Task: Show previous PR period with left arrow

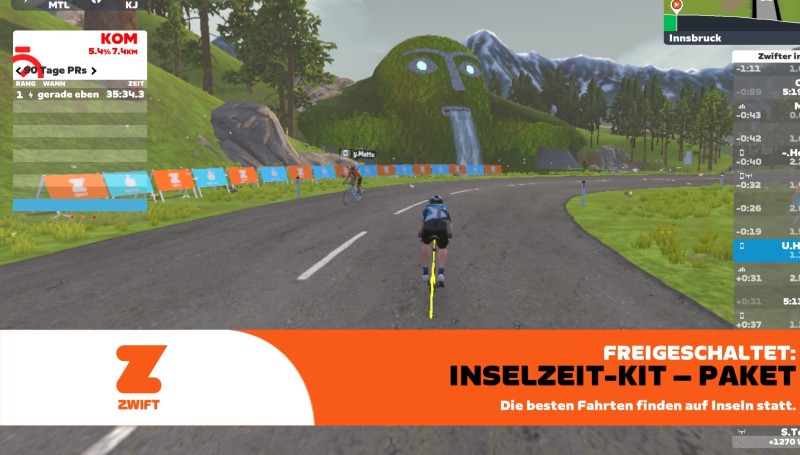Action: click(20, 71)
